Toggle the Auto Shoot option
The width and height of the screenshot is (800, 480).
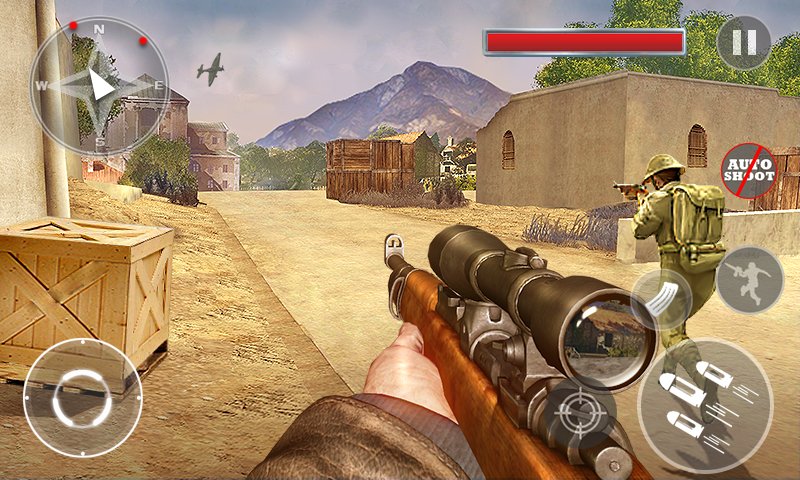(748, 170)
